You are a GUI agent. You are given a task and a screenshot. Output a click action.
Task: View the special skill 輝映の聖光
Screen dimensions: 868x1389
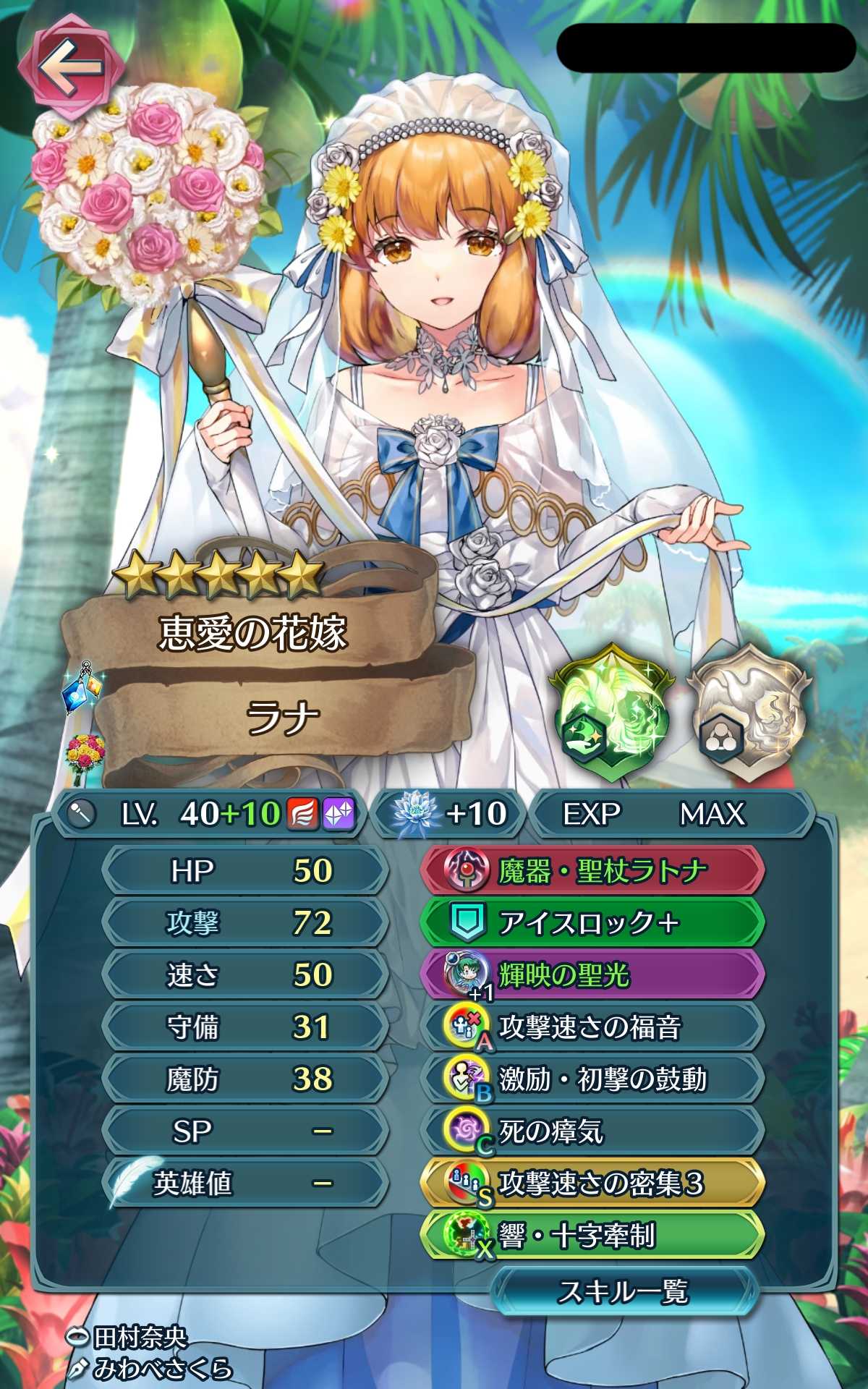pyautogui.click(x=592, y=975)
